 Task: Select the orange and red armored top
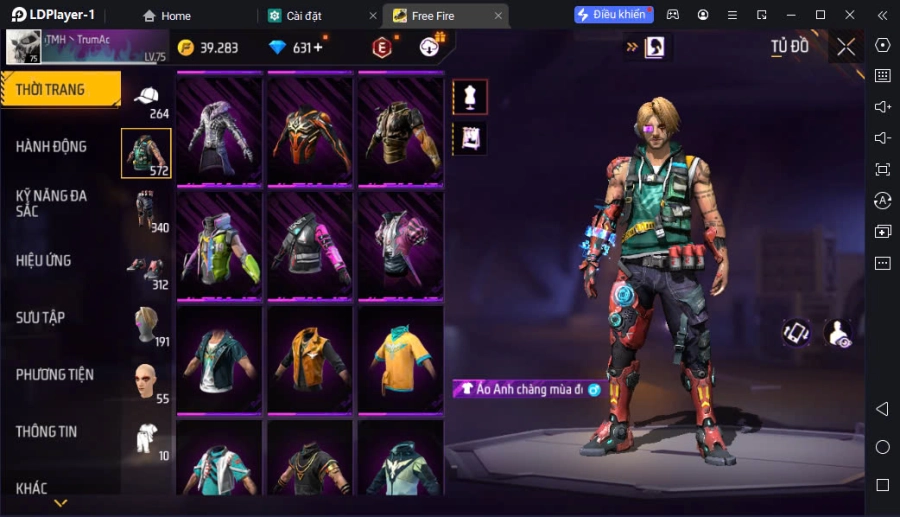click(x=310, y=130)
